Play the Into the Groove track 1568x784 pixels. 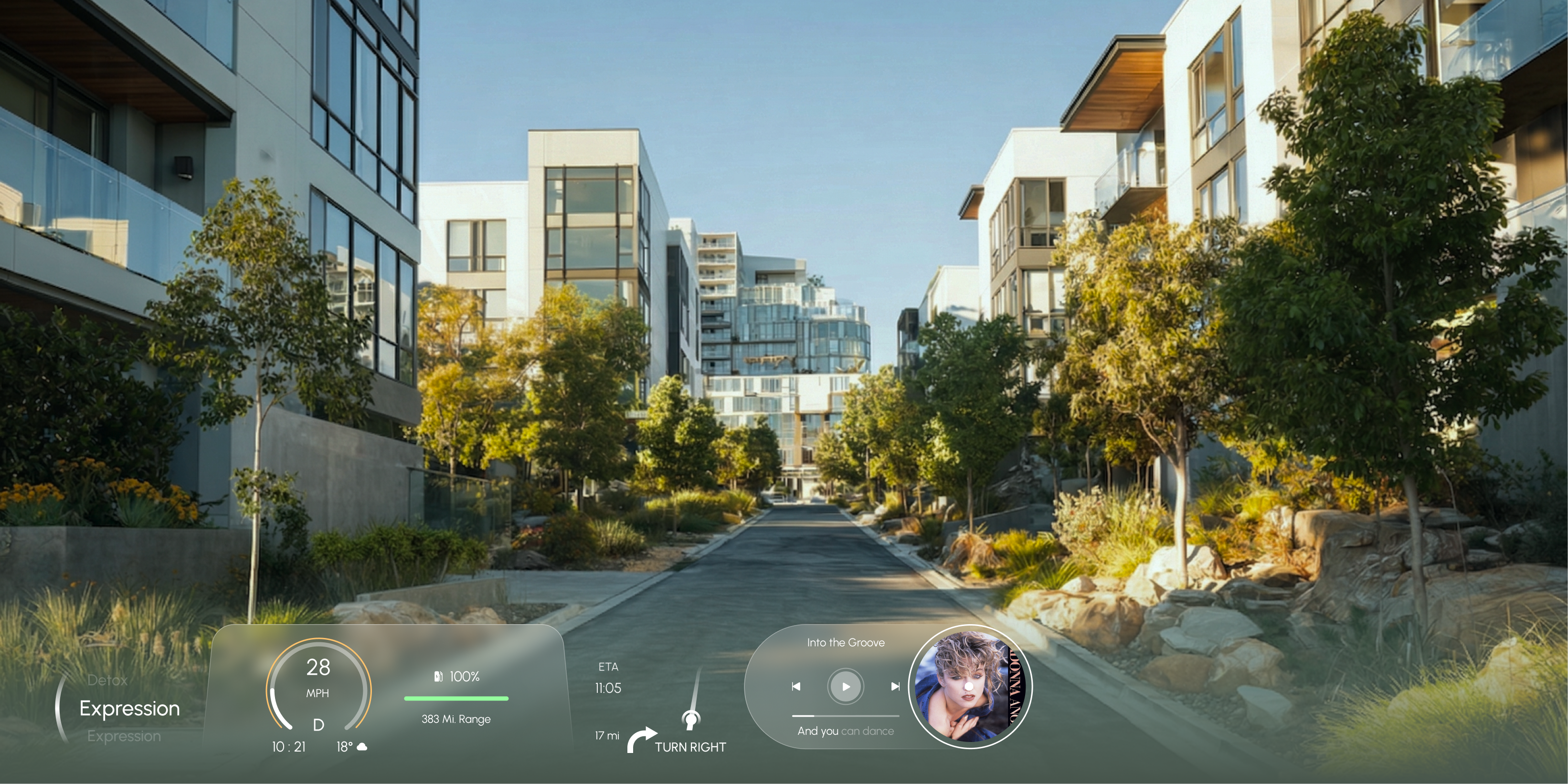click(x=846, y=687)
